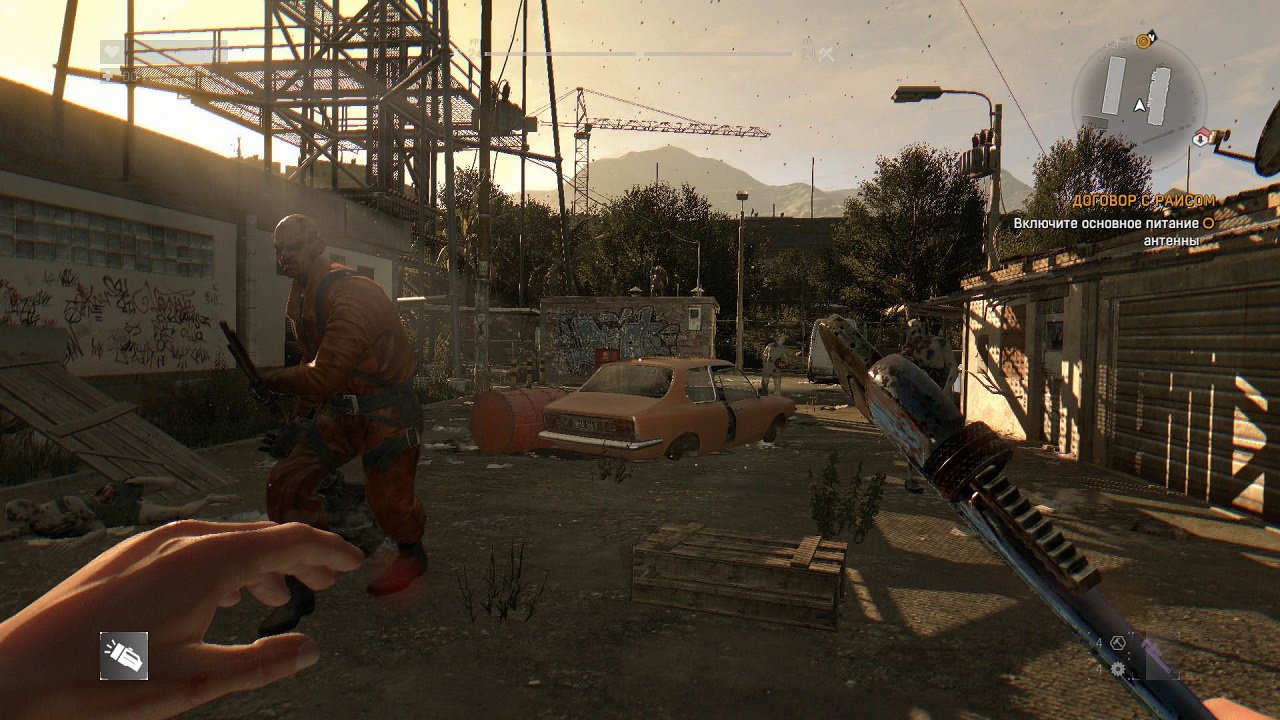The height and width of the screenshot is (720, 1280).
Task: Click the heart icon on the health bar
Action: tap(111, 51)
